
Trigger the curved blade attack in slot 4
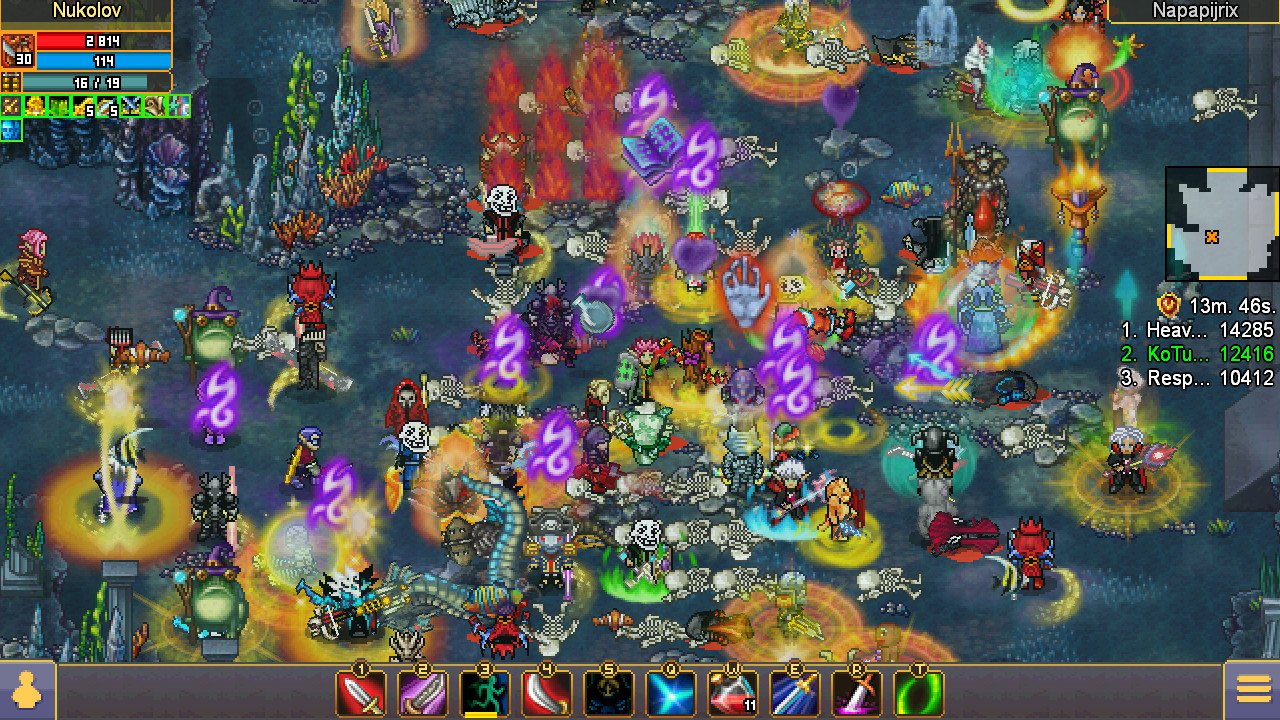[546, 691]
